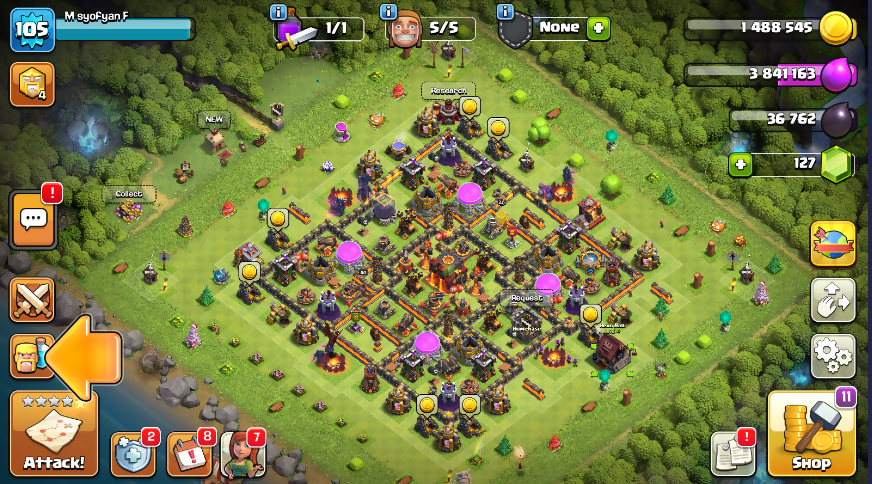This screenshot has width=872, height=484.
Task: Add gems with the green plus button
Action: (740, 164)
